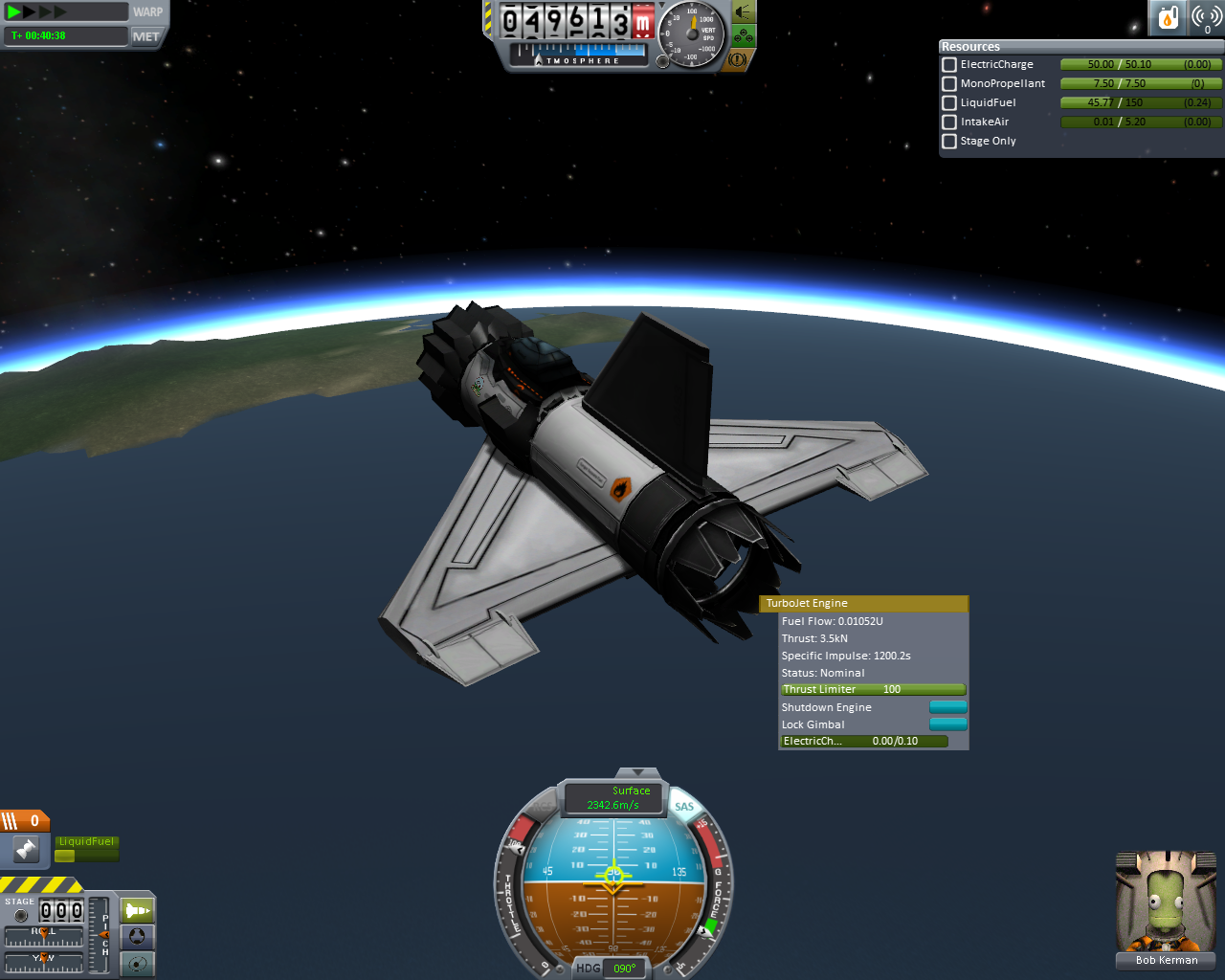Tick the MonoPropellant resource checkbox
Screen dimensions: 1225x980
[949, 84]
